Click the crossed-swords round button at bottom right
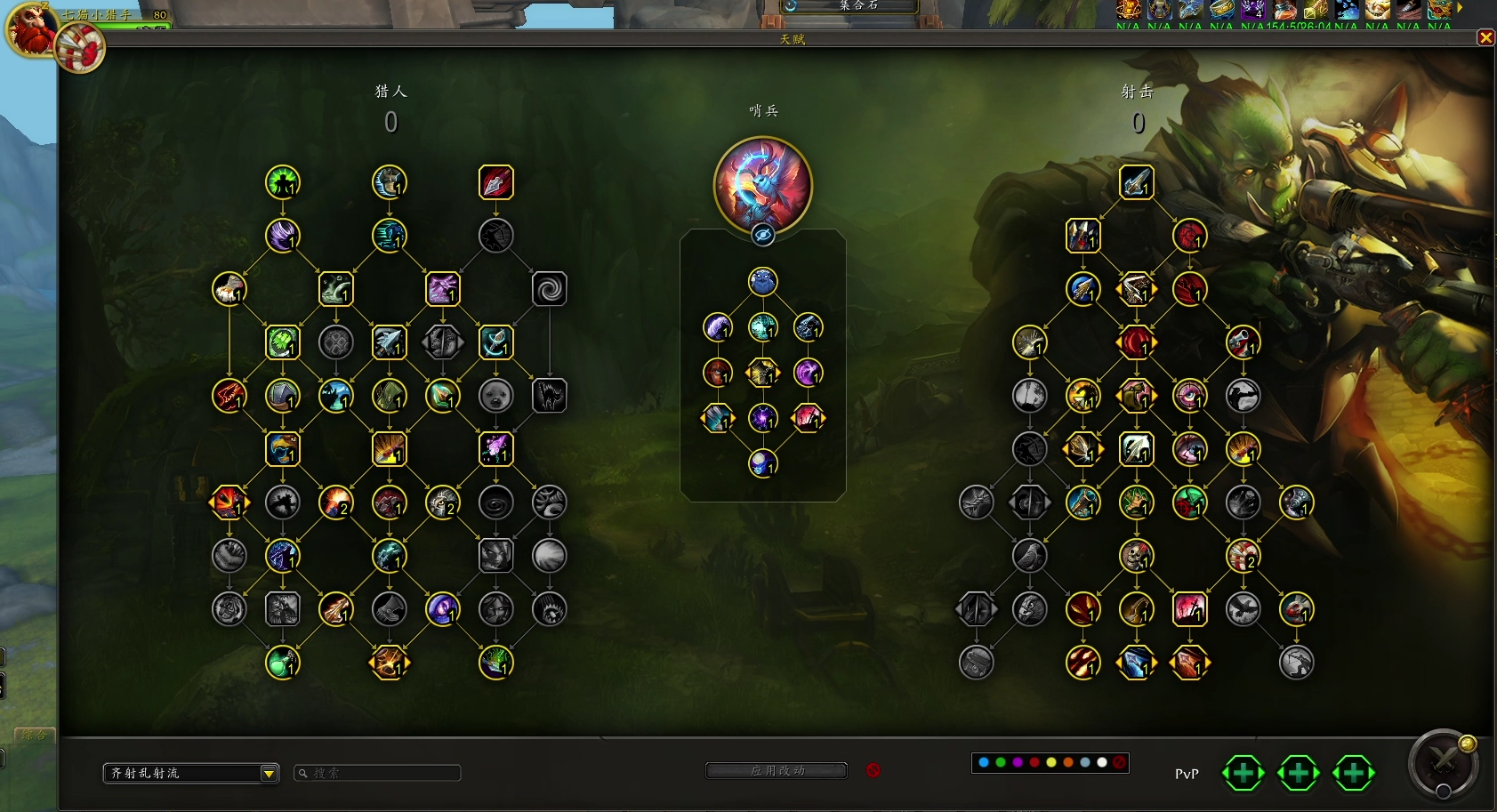1497x812 pixels. [1444, 763]
